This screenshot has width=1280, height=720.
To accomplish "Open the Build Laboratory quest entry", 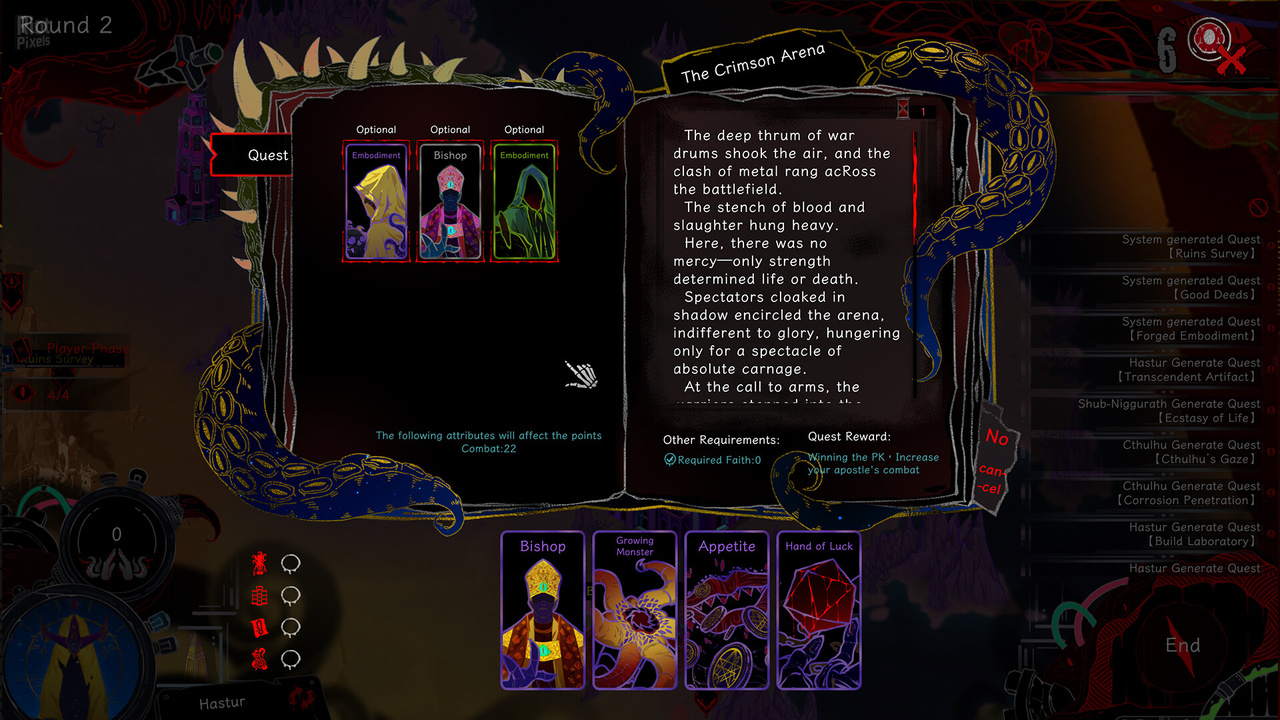I will click(x=1191, y=534).
